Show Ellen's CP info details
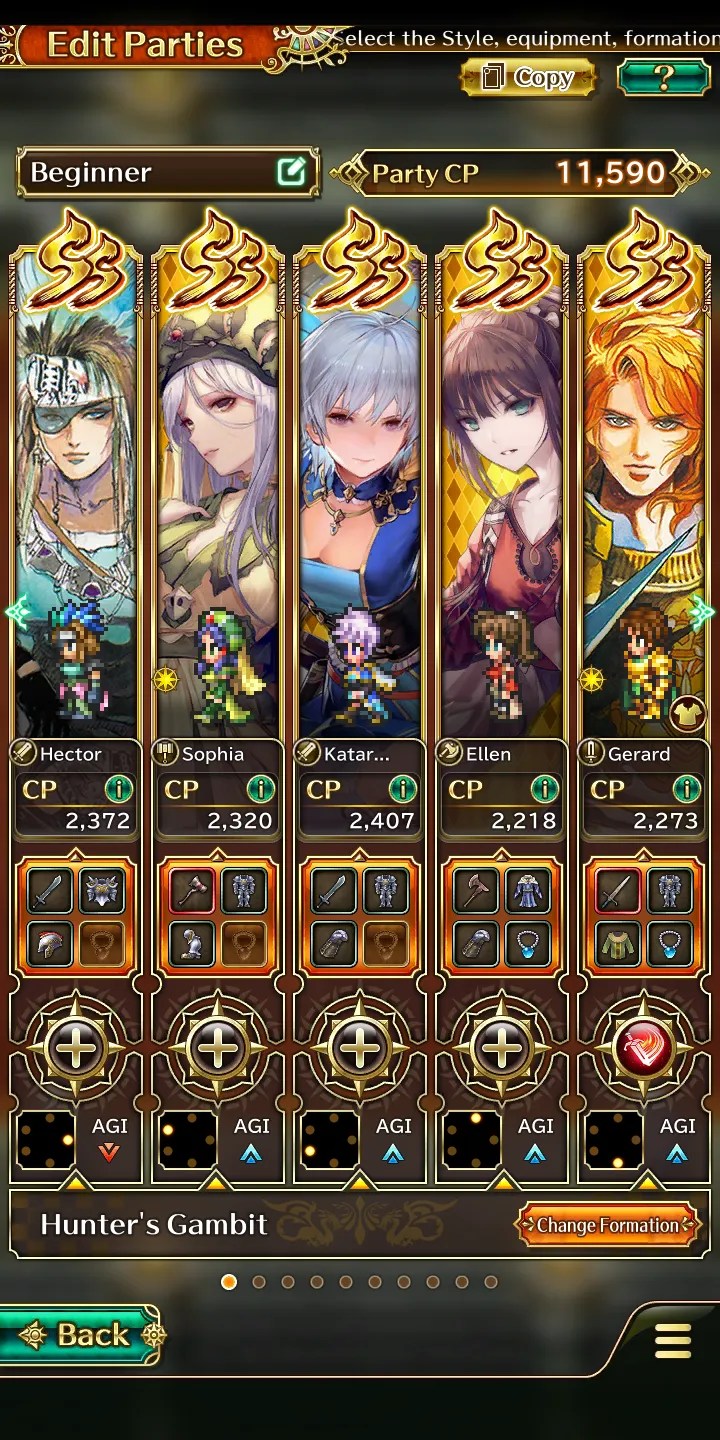 (x=545, y=789)
